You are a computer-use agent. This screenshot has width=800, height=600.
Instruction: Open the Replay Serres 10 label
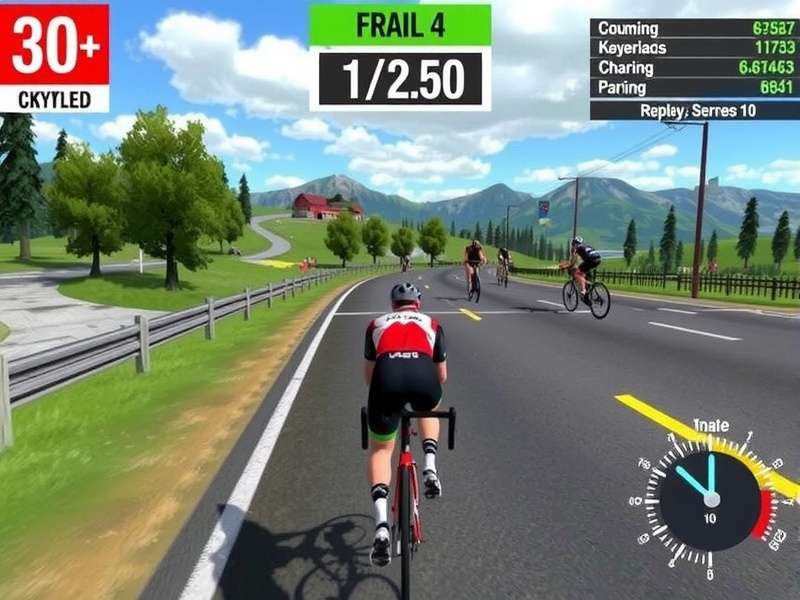click(x=698, y=110)
